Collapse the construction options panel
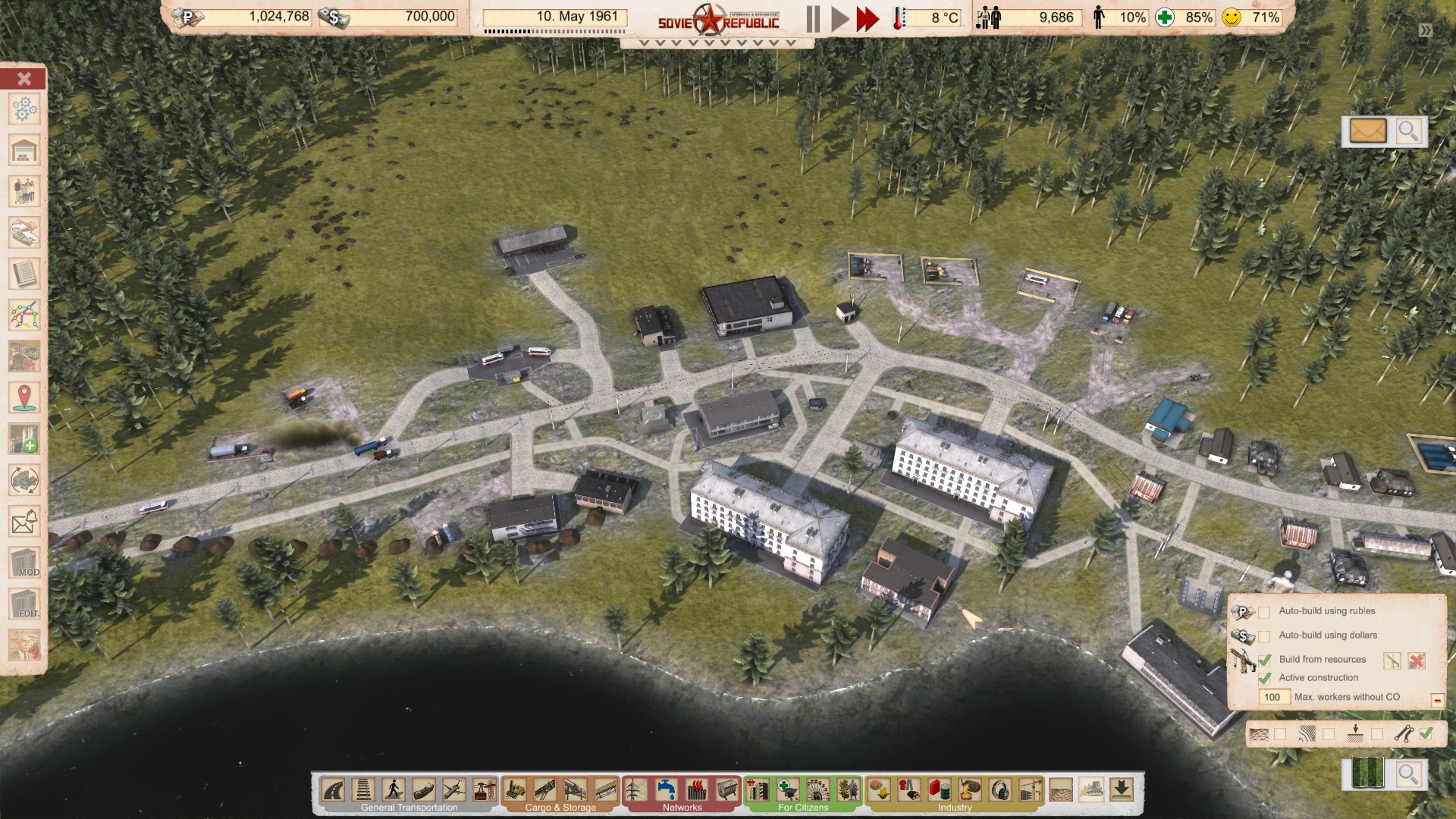 tap(1437, 700)
